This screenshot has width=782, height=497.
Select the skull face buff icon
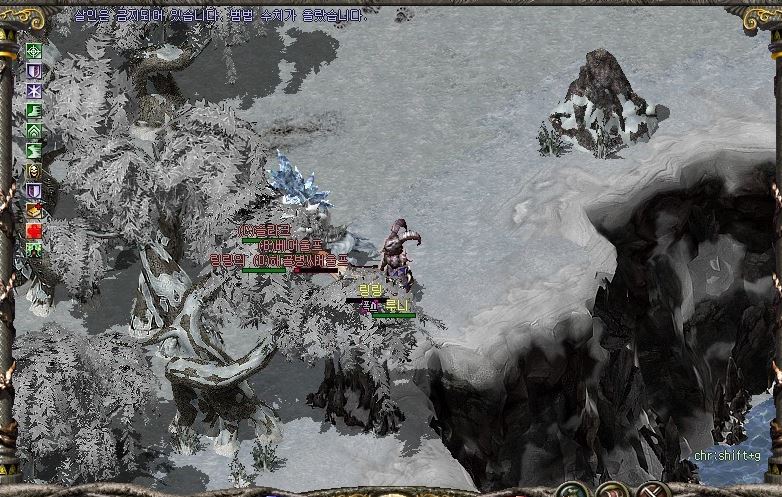click(34, 171)
